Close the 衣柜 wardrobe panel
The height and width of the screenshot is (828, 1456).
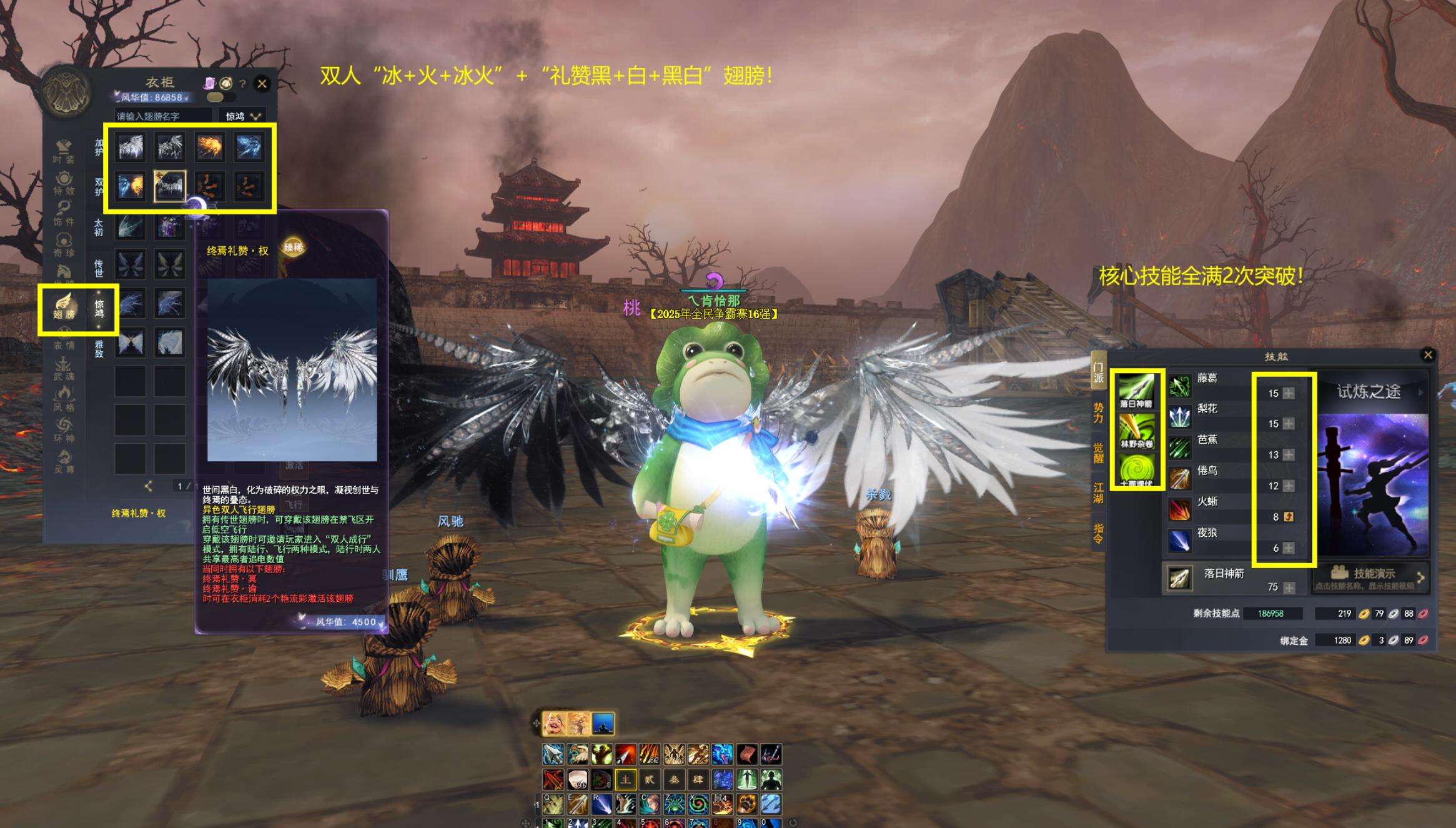[262, 83]
